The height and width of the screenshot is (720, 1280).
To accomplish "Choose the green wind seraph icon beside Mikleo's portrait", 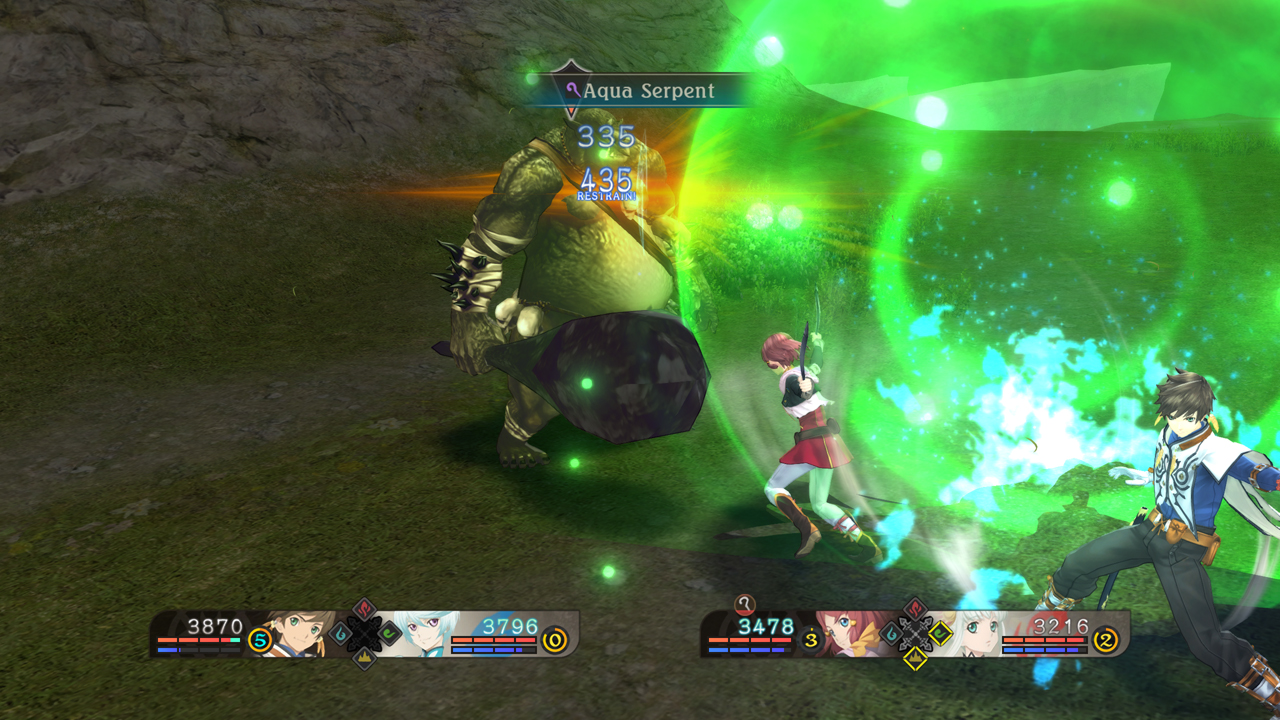I will pyautogui.click(x=389, y=634).
